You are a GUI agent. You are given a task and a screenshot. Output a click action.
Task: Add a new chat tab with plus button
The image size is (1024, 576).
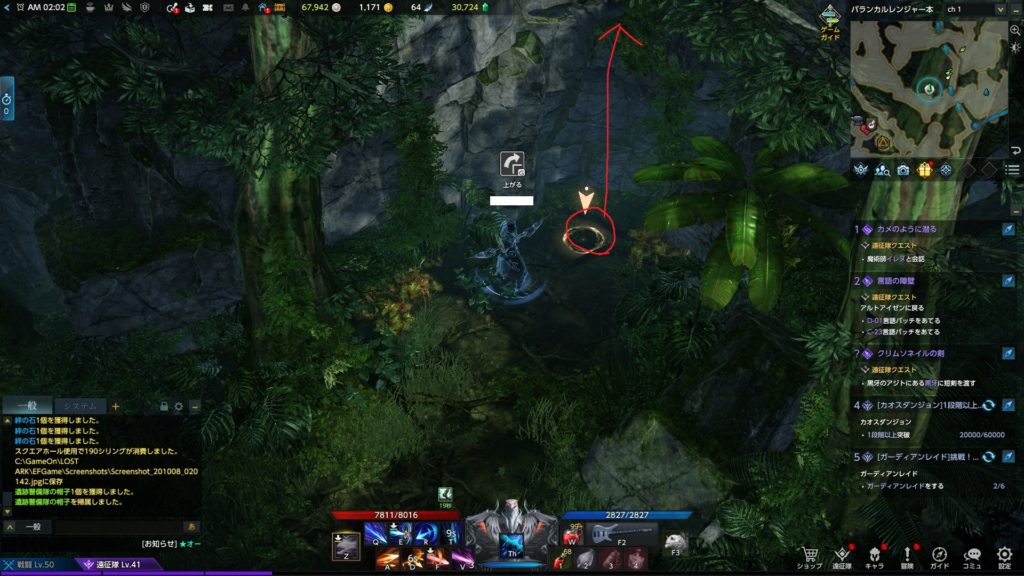[x=115, y=406]
